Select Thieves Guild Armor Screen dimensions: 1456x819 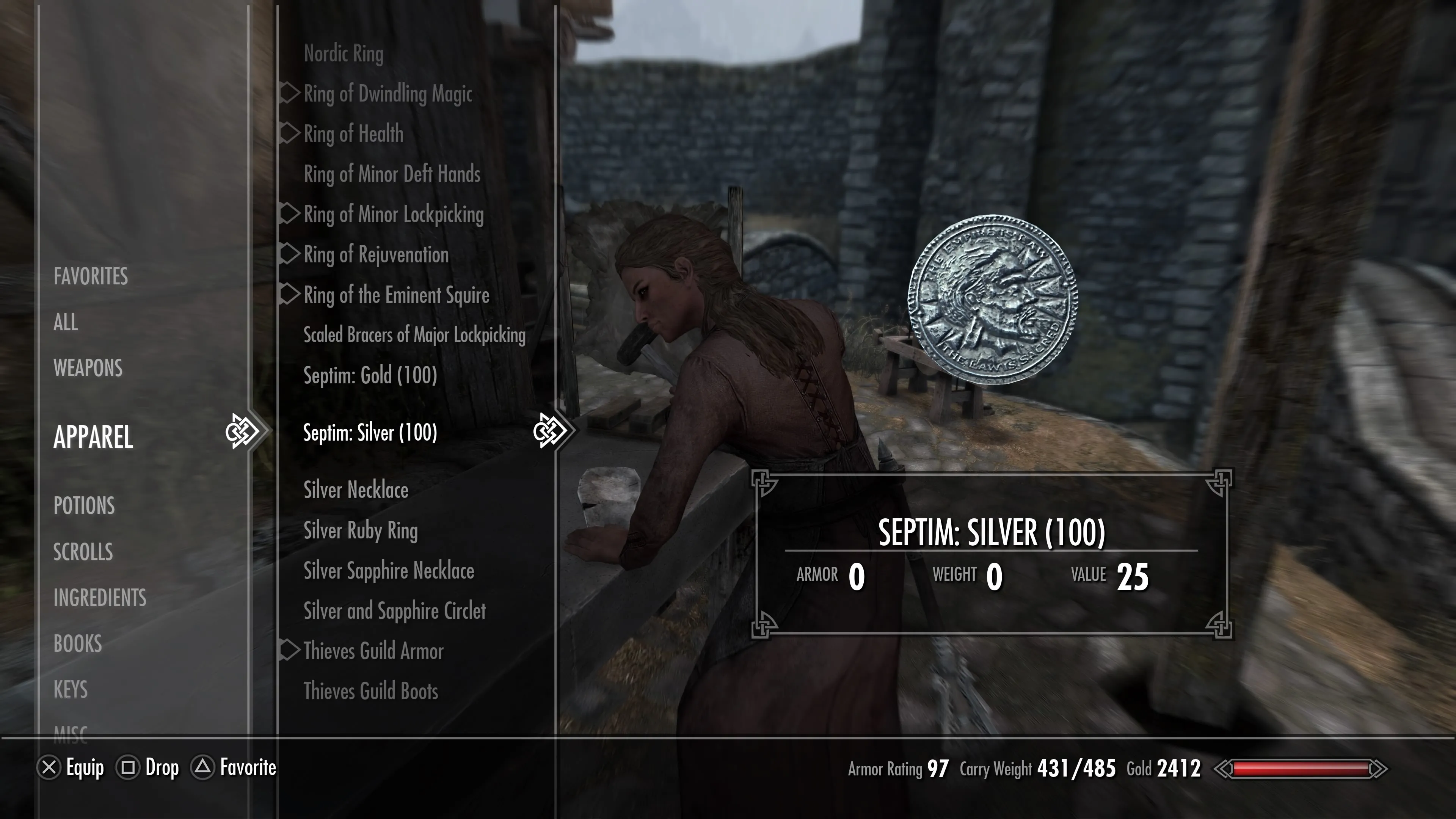[x=373, y=651]
